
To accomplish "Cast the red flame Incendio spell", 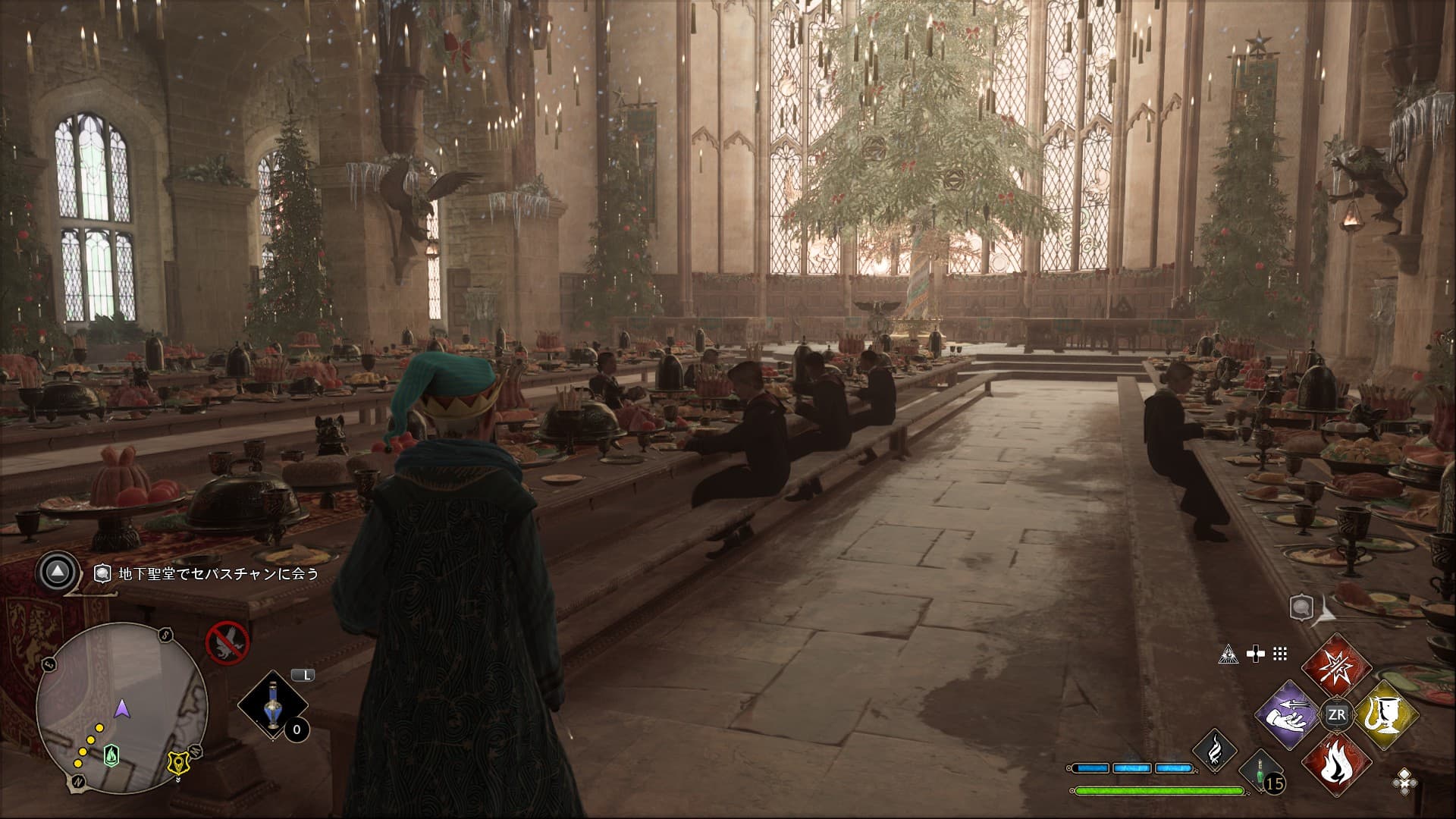I will [1336, 764].
